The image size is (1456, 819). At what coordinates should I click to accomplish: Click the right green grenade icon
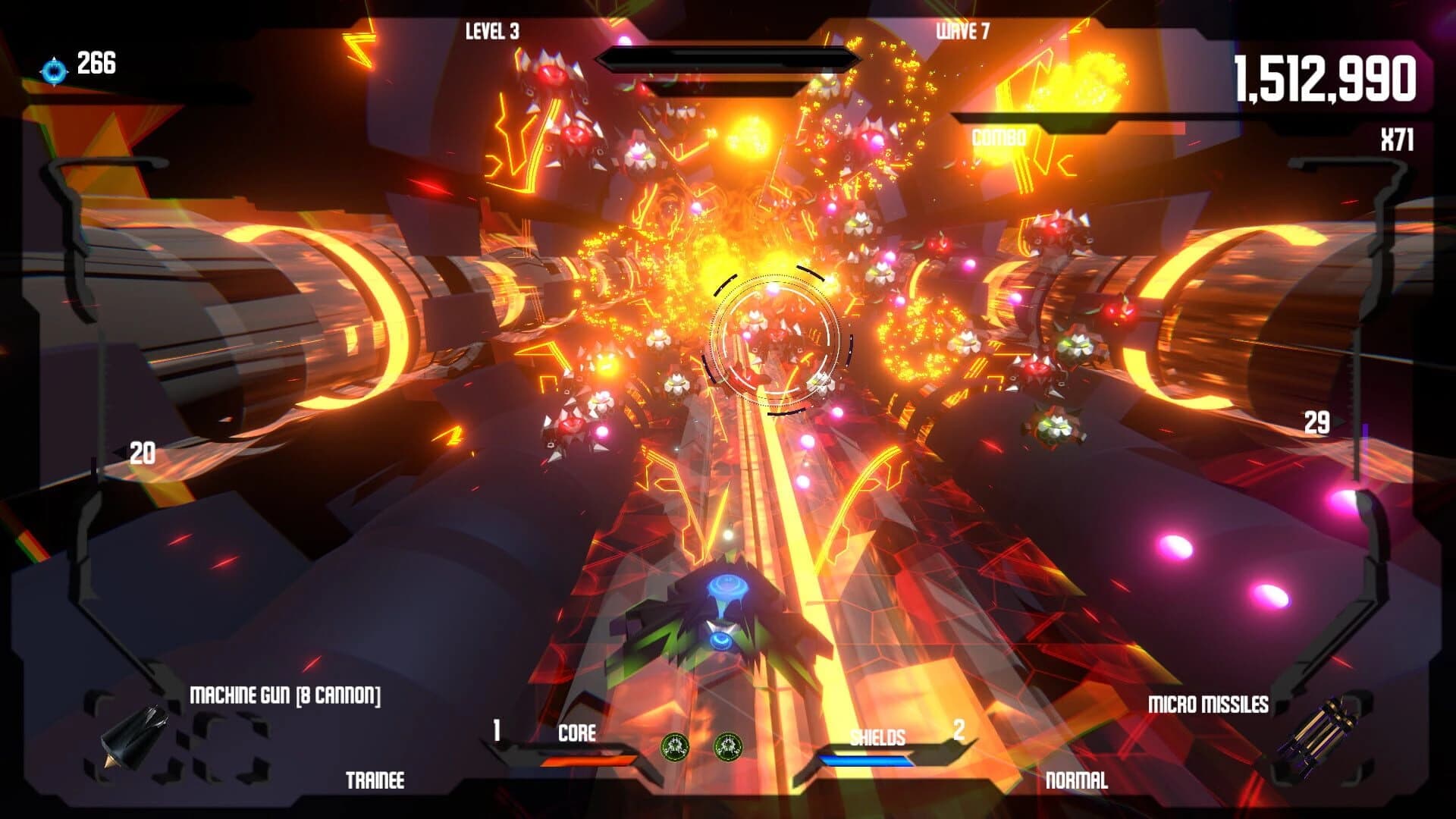pyautogui.click(x=726, y=746)
